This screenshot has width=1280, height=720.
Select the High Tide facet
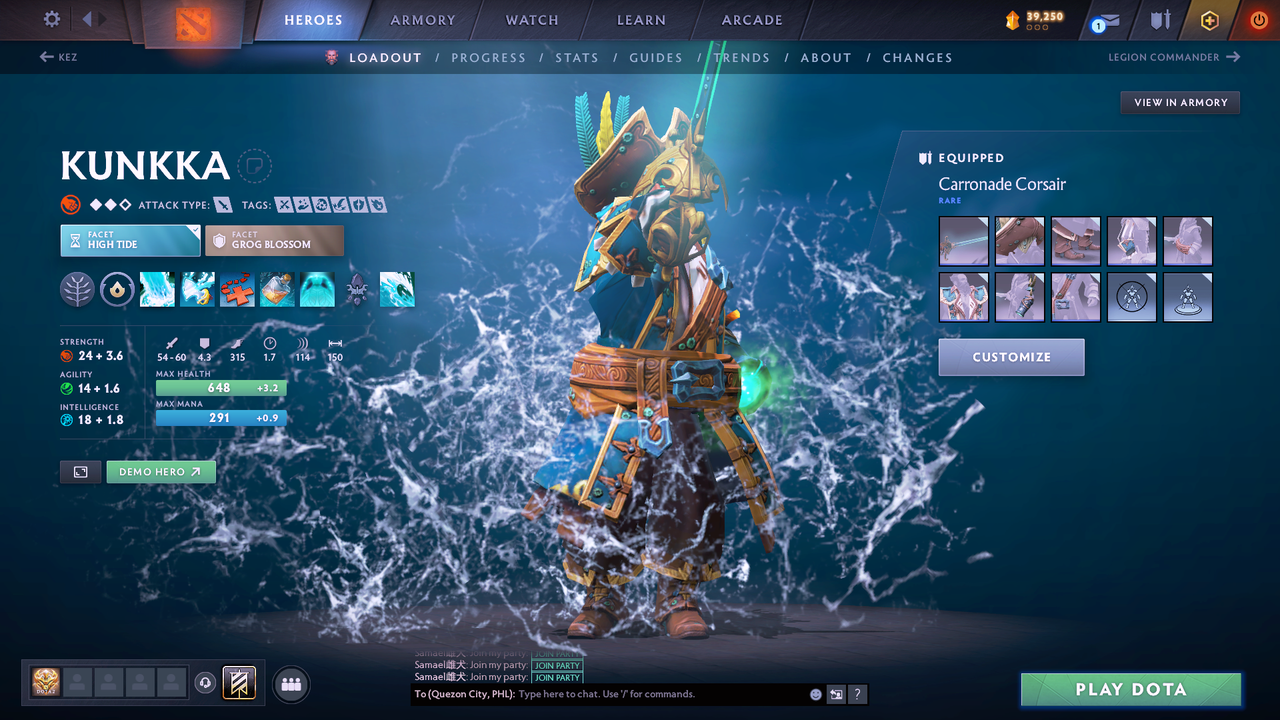(130, 240)
